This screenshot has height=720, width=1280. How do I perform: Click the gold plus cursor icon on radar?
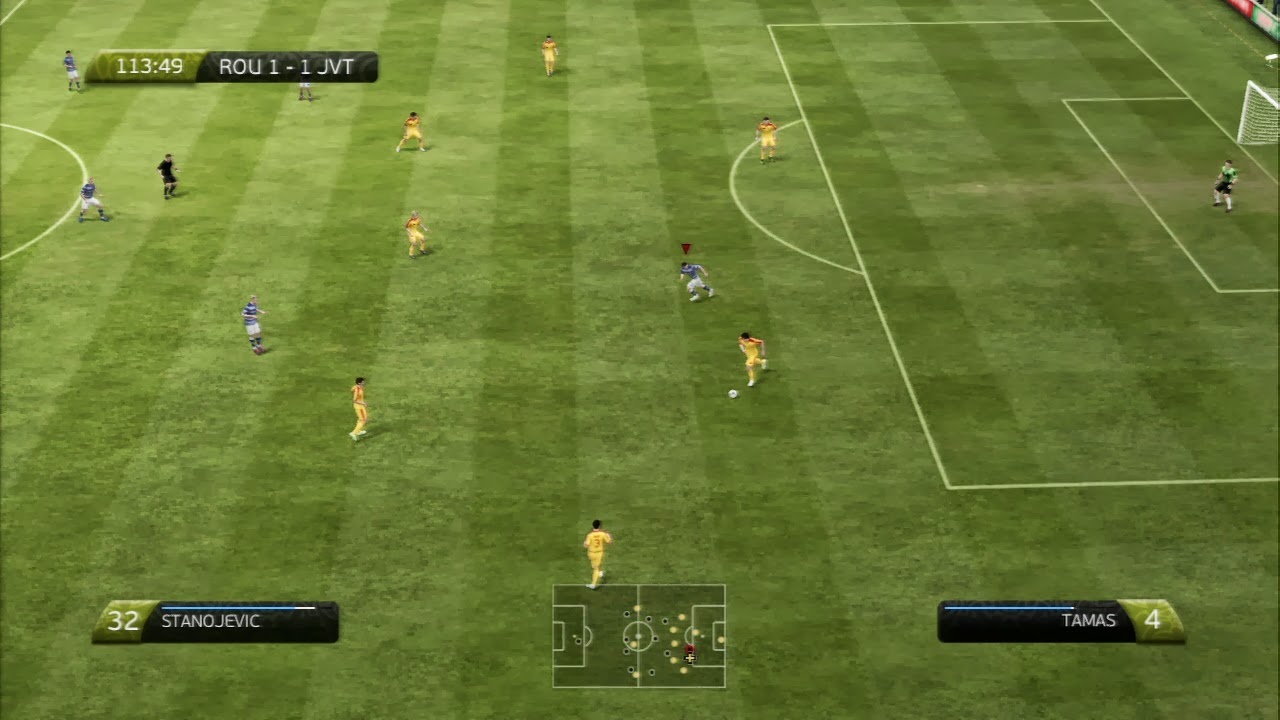tap(690, 658)
